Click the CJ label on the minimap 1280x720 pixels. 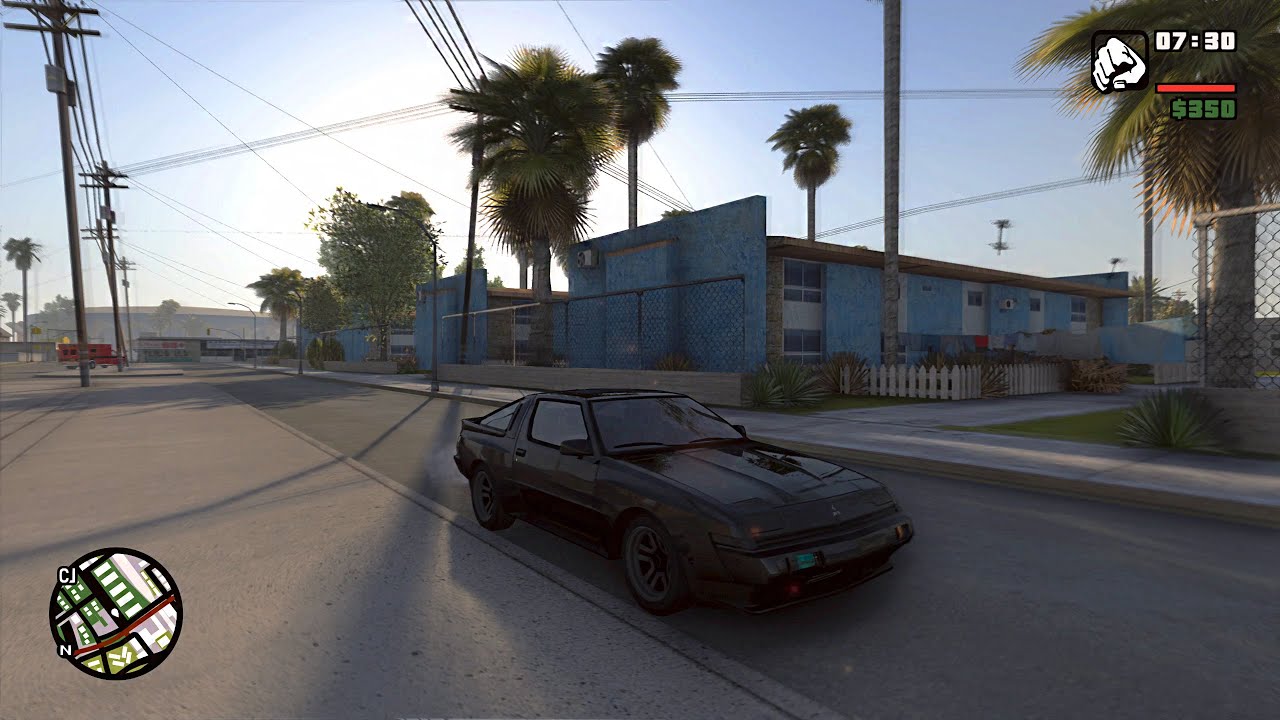pyautogui.click(x=67, y=573)
